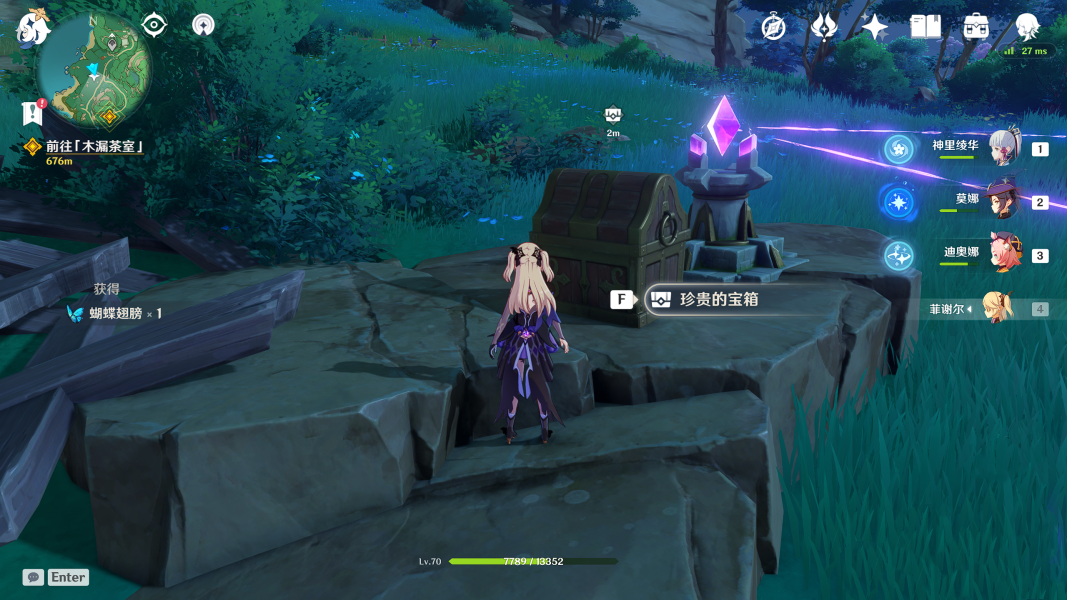Toggle the elemental sight eye icon
Screen dimensions: 1067x600
tap(154, 25)
